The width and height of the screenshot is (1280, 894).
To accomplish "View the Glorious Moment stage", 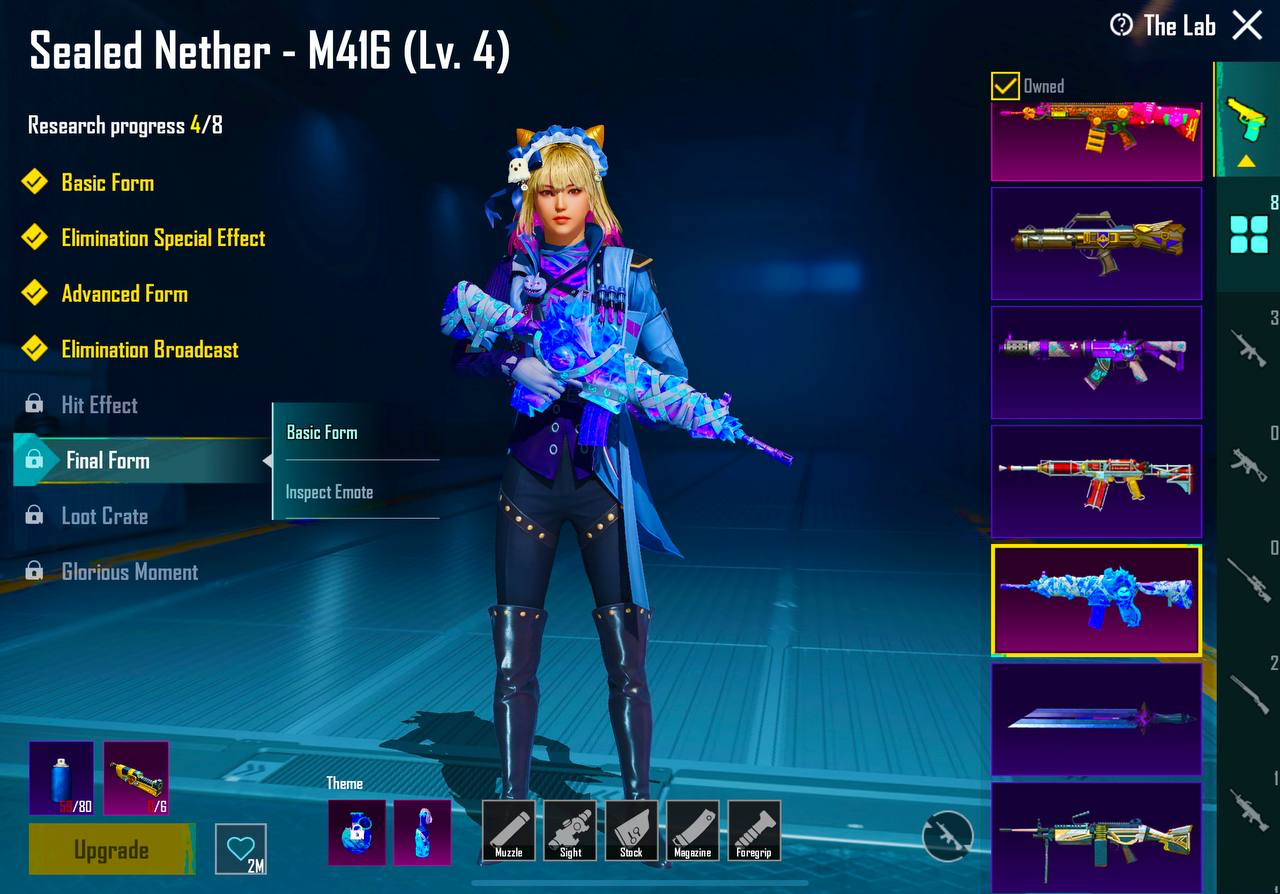I will (x=129, y=572).
